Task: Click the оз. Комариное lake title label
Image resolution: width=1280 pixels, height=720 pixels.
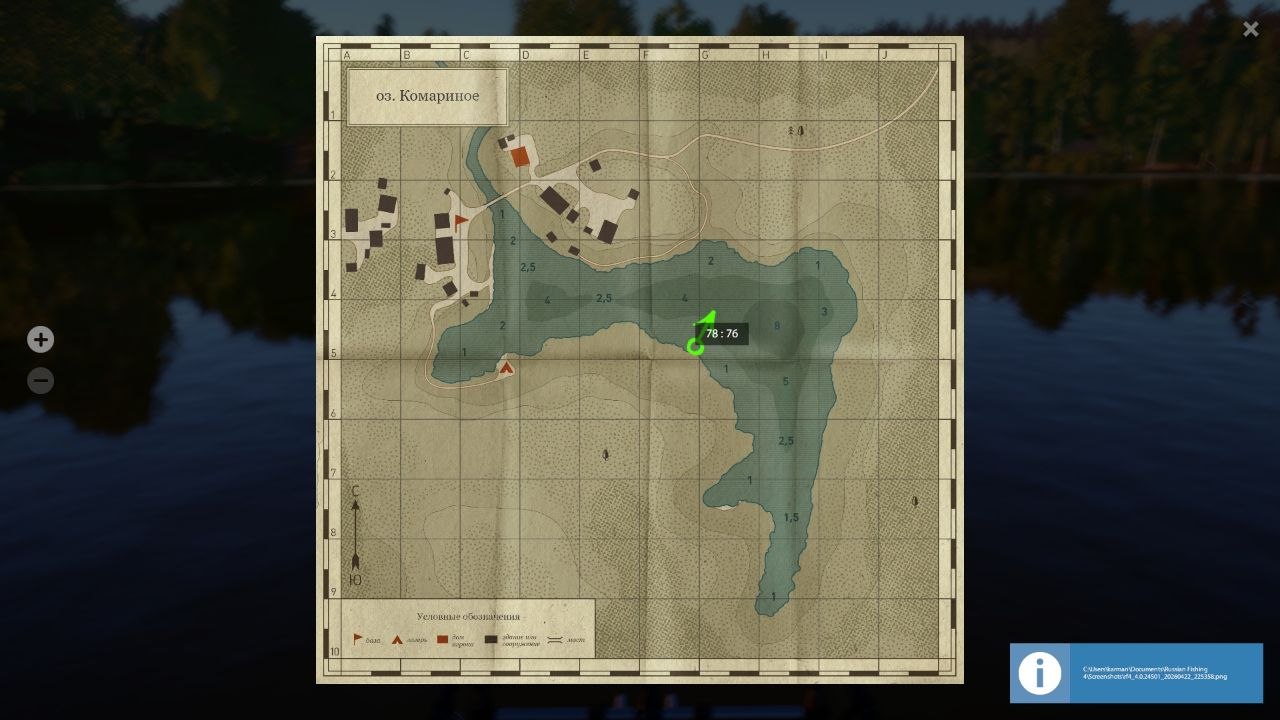Action: pyautogui.click(x=427, y=95)
